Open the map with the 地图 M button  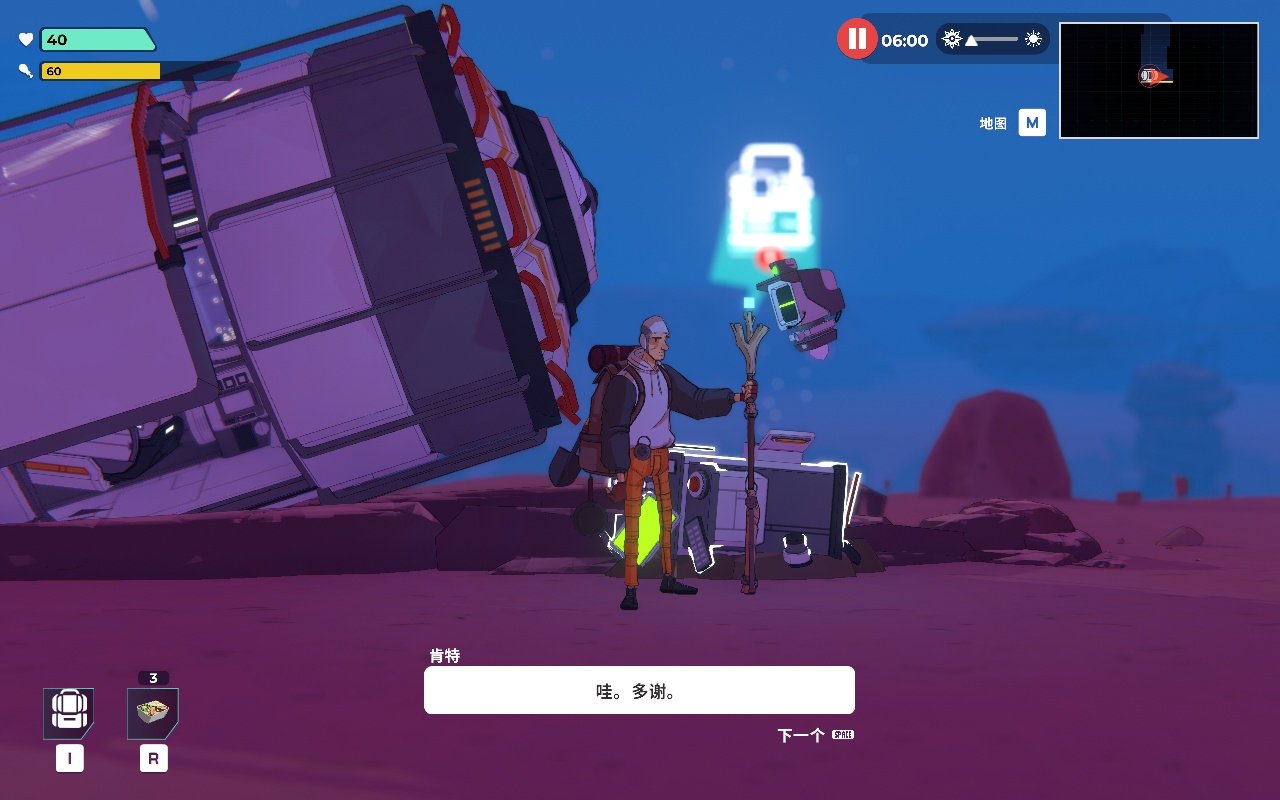pos(1031,123)
